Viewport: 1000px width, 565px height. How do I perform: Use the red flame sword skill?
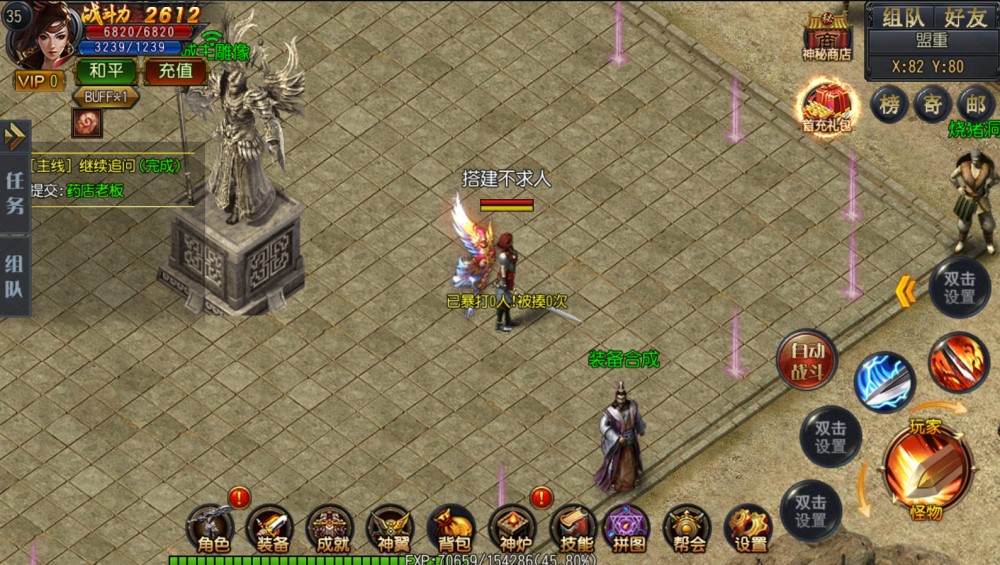(958, 362)
